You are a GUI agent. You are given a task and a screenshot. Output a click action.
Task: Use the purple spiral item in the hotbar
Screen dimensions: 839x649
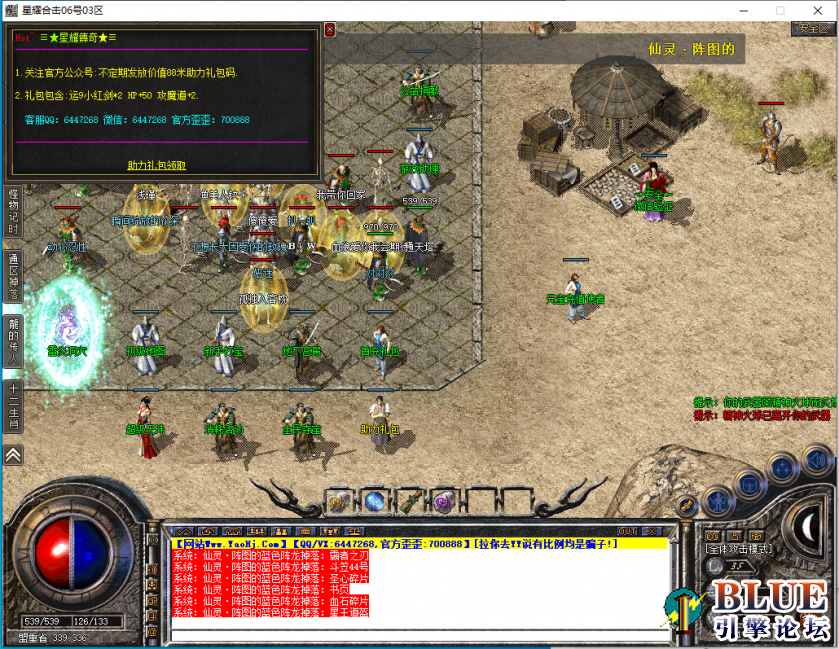click(x=443, y=500)
